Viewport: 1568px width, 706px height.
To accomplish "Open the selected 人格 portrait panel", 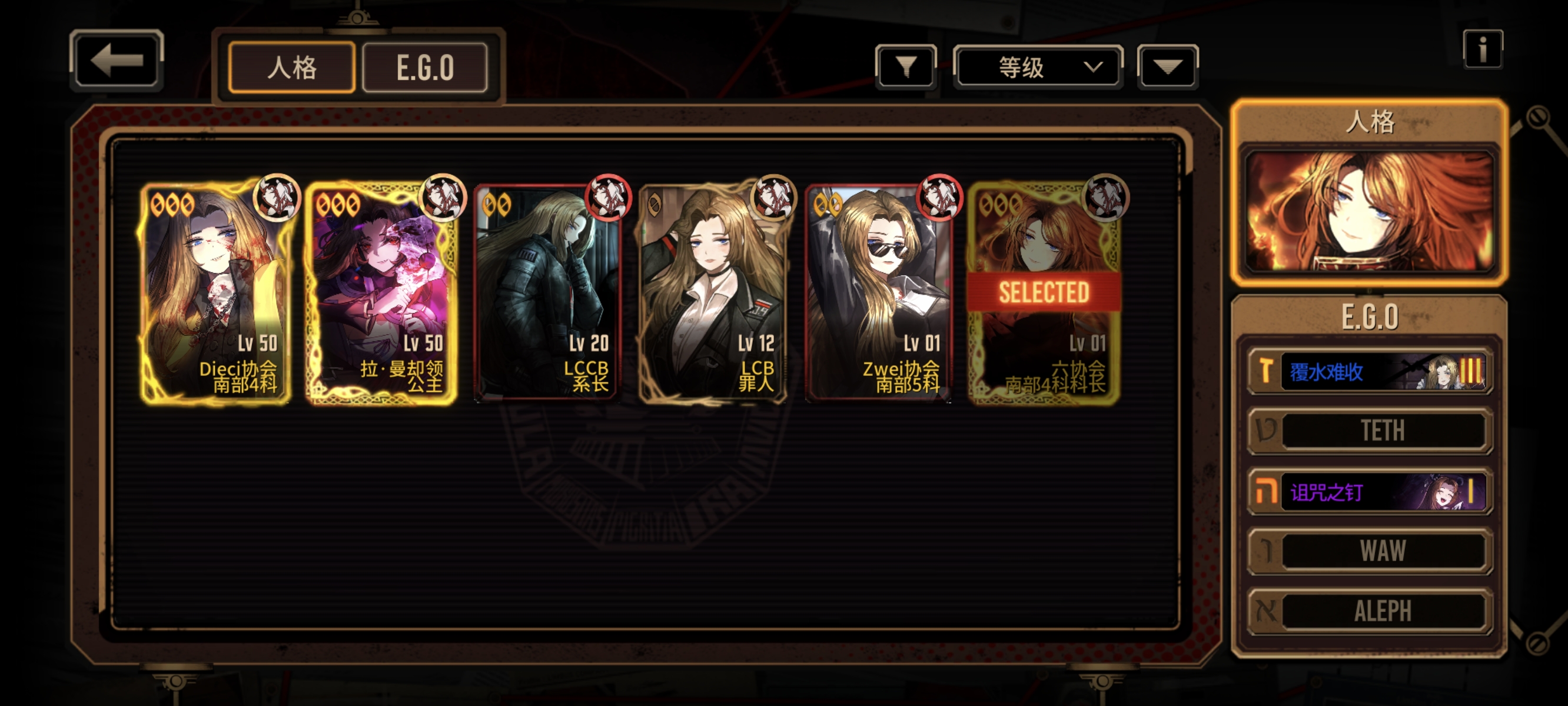I will click(1370, 210).
